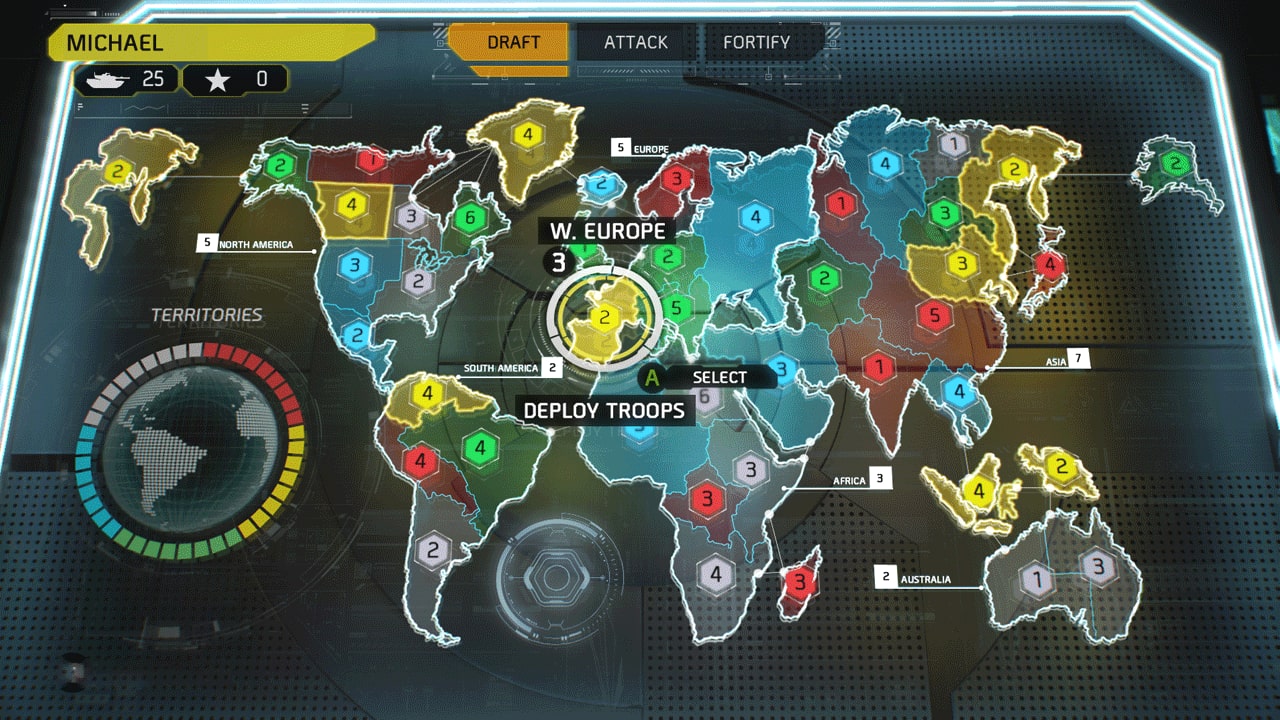The height and width of the screenshot is (720, 1280).
Task: Select the highlighted yellow Western Europe hex
Action: point(603,318)
